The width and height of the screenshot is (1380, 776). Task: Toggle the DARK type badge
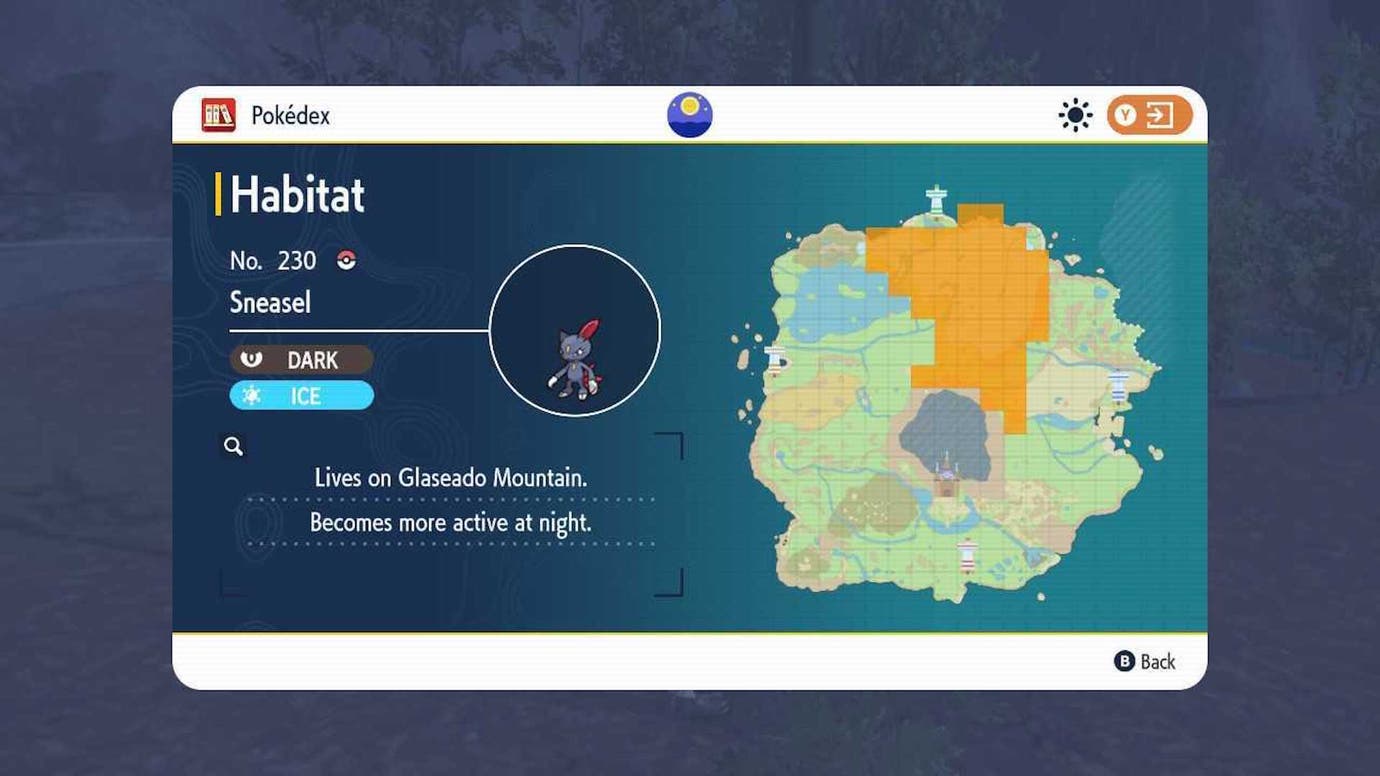coord(301,359)
